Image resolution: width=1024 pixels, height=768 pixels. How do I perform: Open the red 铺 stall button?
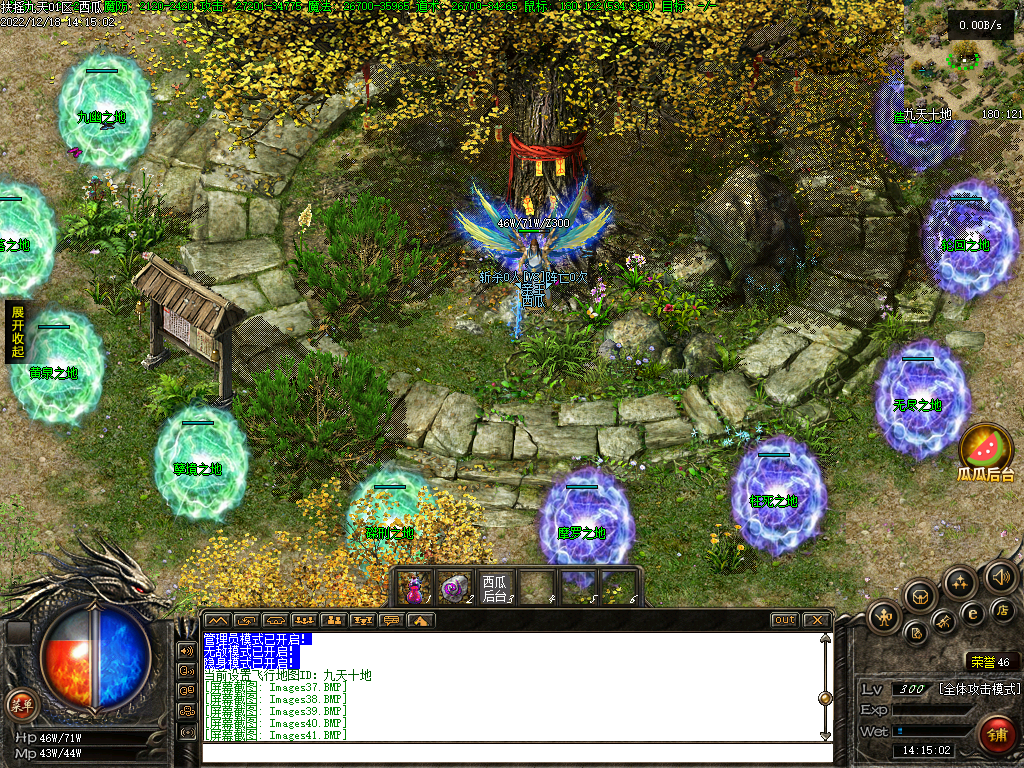(x=996, y=735)
